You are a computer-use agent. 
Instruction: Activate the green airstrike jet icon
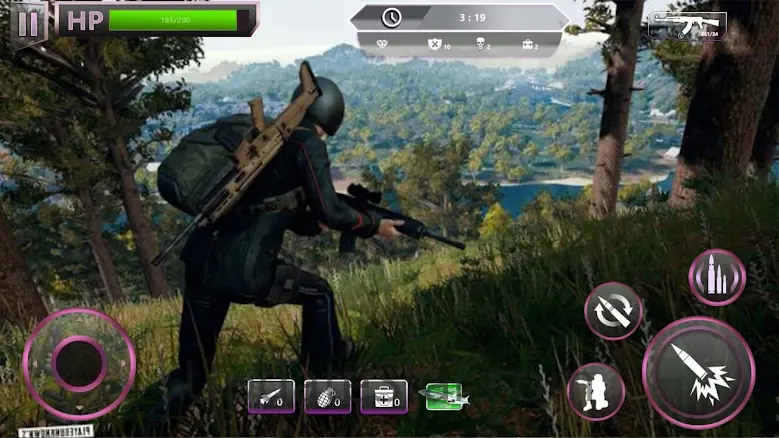[x=444, y=396]
